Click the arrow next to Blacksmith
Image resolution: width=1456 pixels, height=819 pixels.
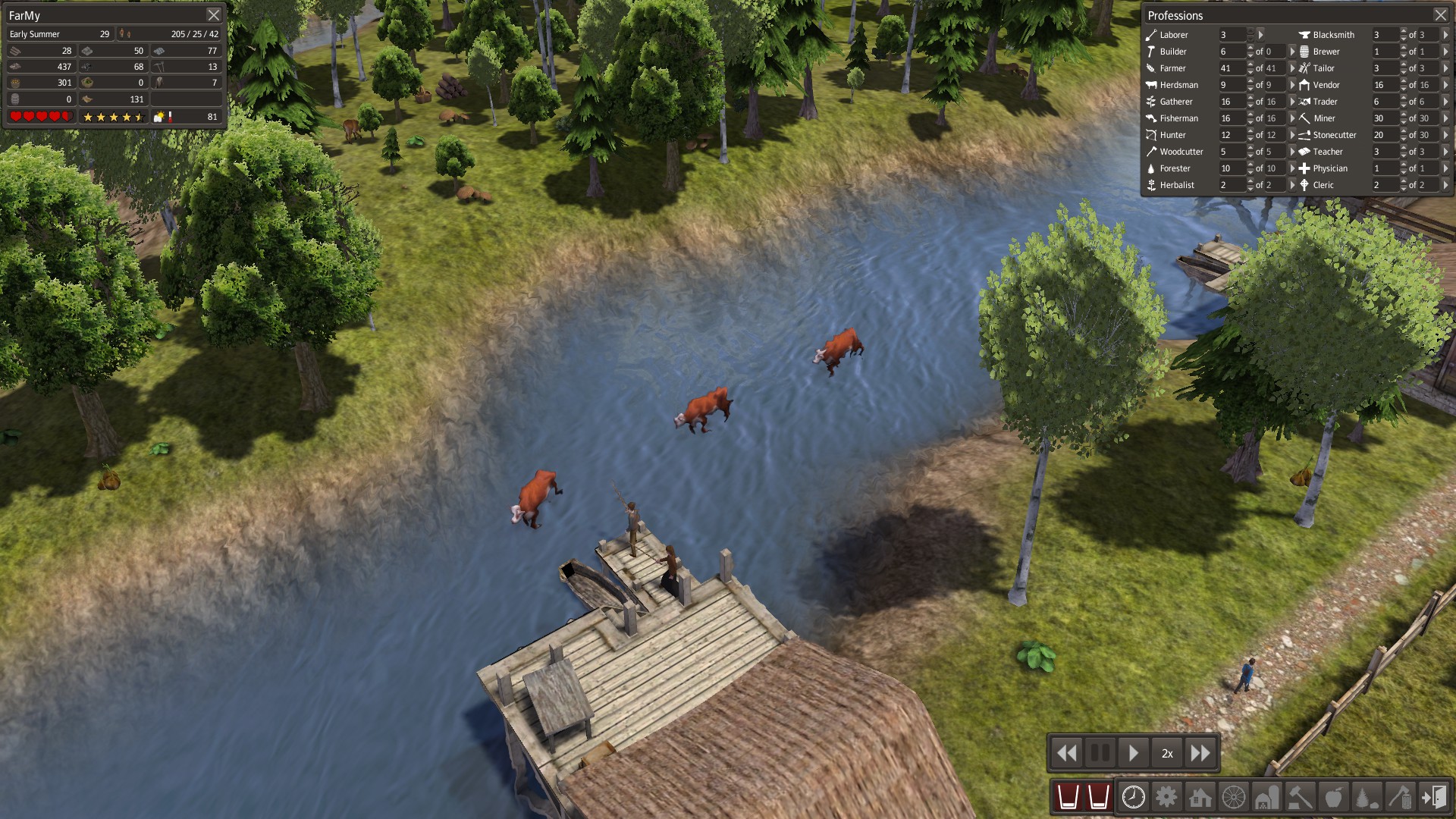(x=1445, y=34)
